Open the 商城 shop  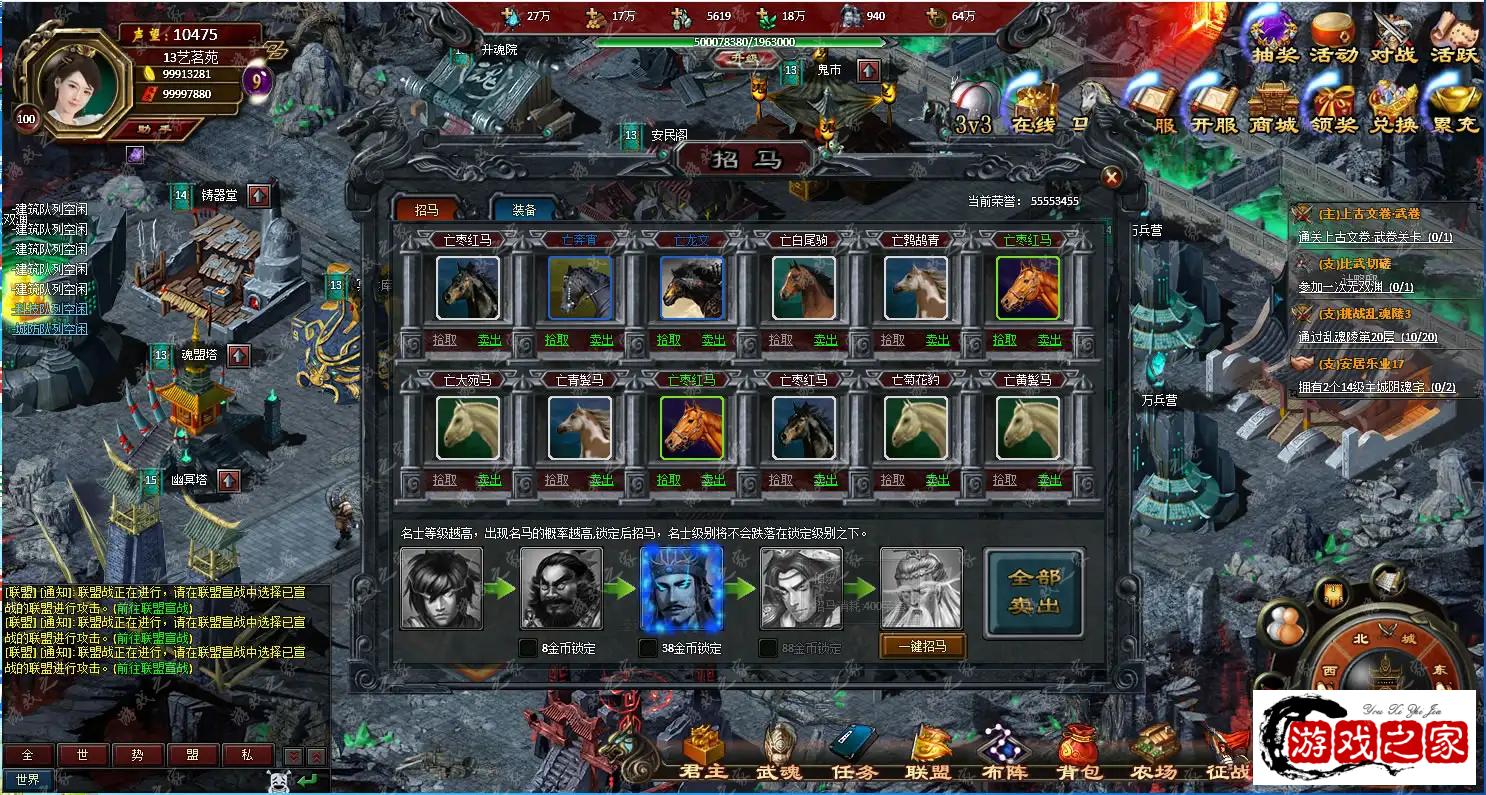1272,108
